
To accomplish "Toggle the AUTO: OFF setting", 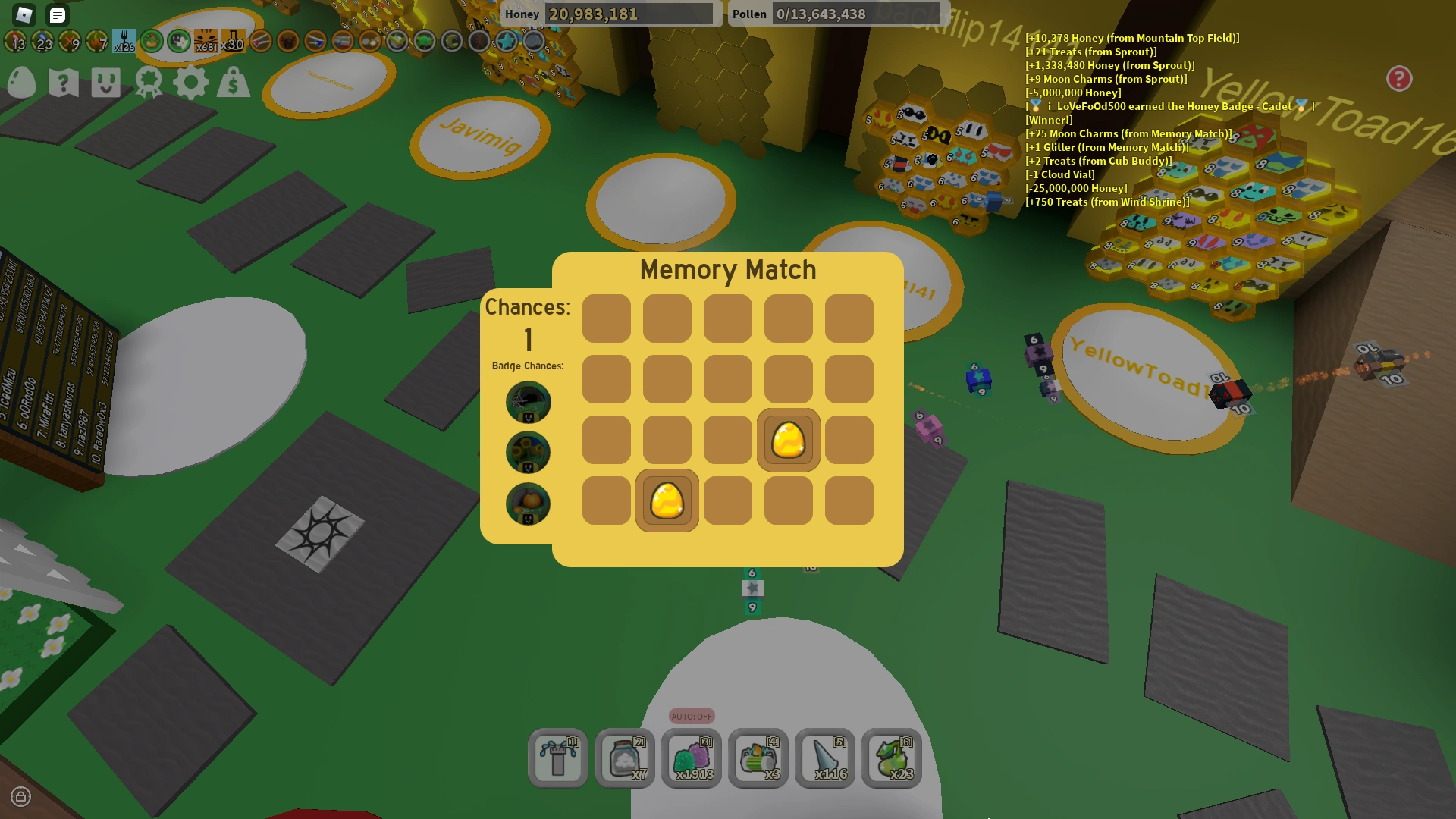I will 692,715.
